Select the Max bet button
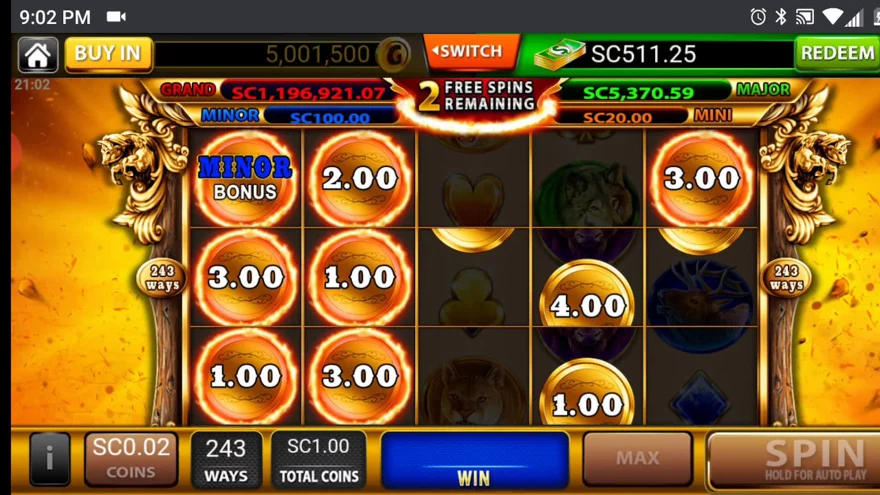880x495 pixels. coord(637,459)
